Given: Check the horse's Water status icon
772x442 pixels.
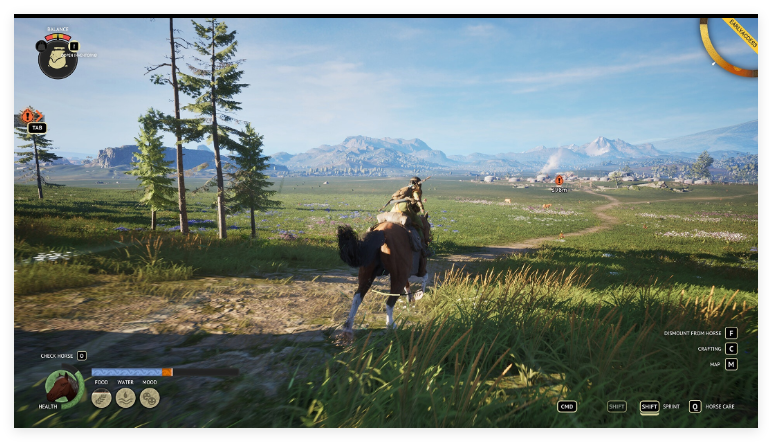Looking at the screenshot, I should click(x=125, y=398).
